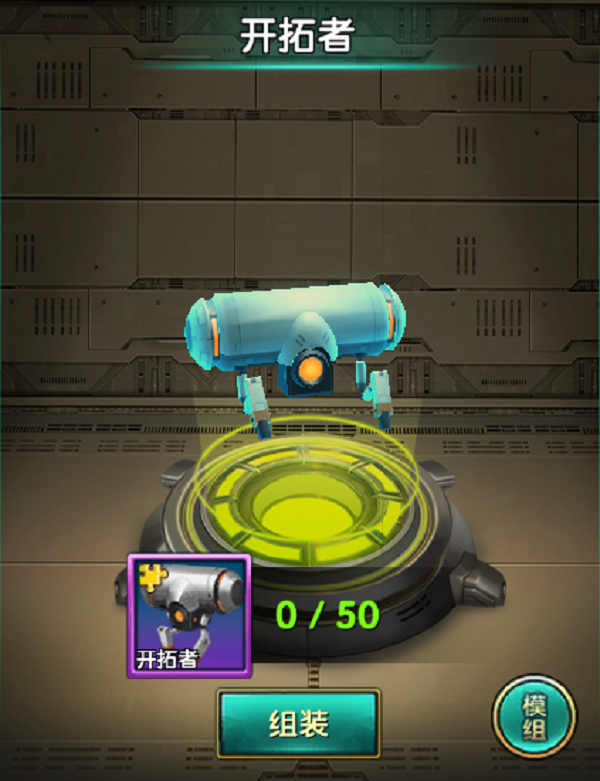
Task: Select the 开拓者 fragment item icon
Action: 188,615
